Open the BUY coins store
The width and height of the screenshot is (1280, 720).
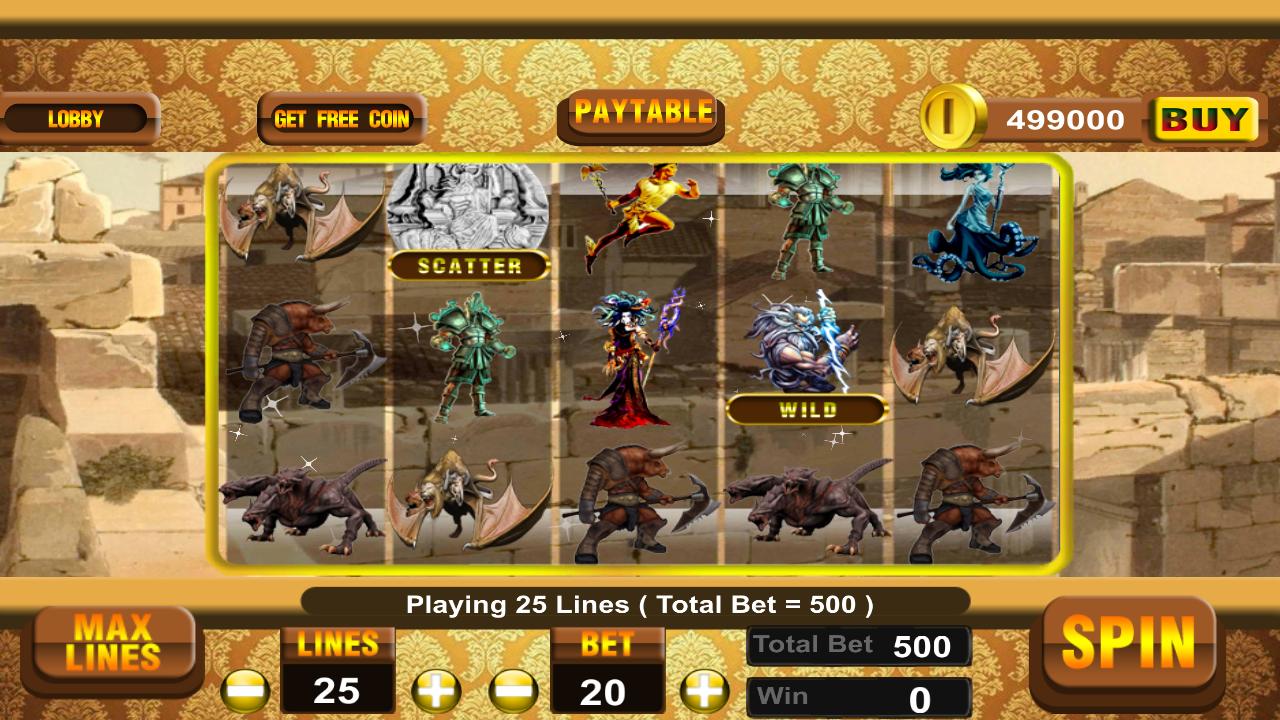[x=1203, y=119]
